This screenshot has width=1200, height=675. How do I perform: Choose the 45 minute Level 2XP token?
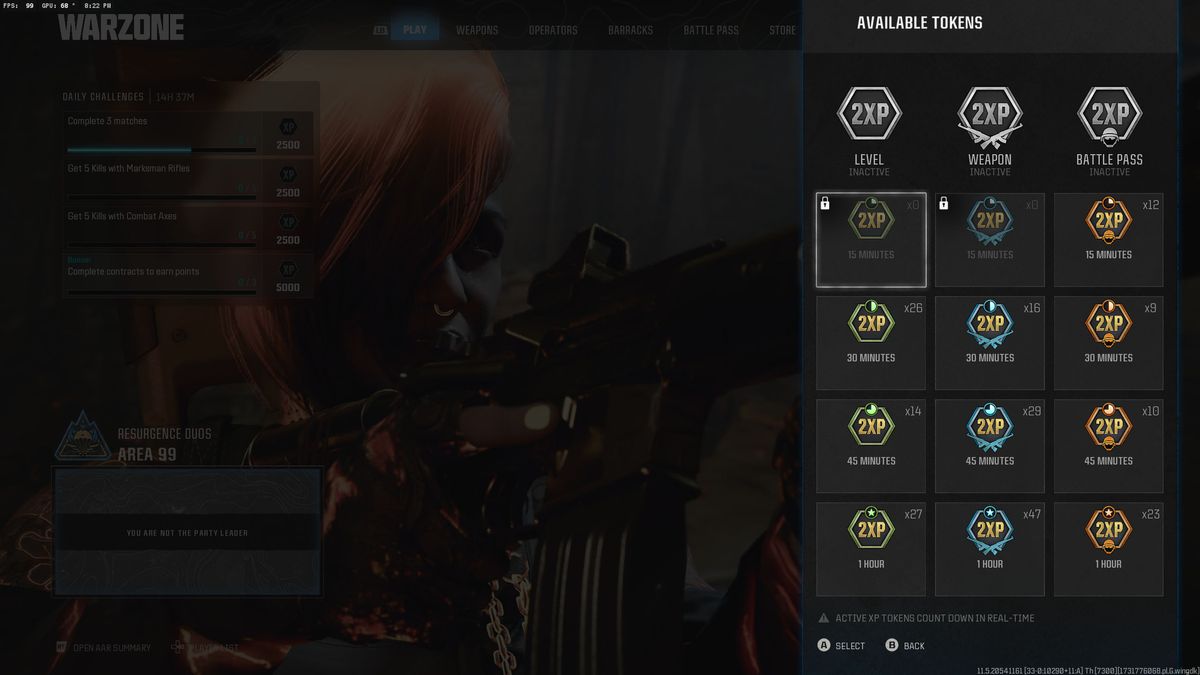click(871, 446)
